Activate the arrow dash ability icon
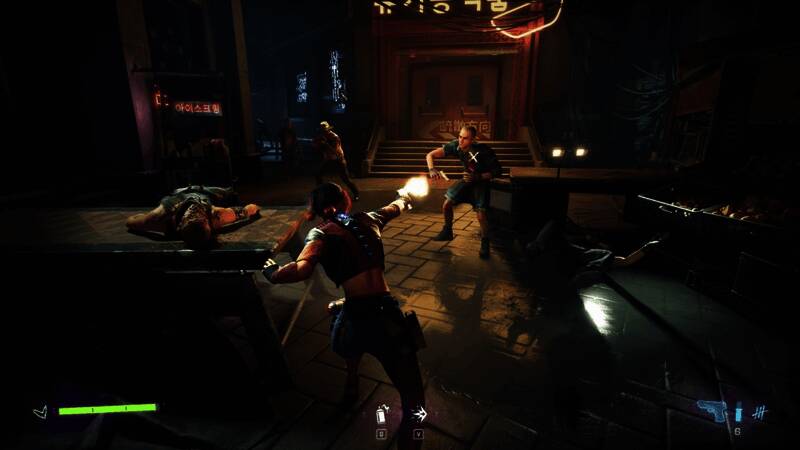 [419, 414]
